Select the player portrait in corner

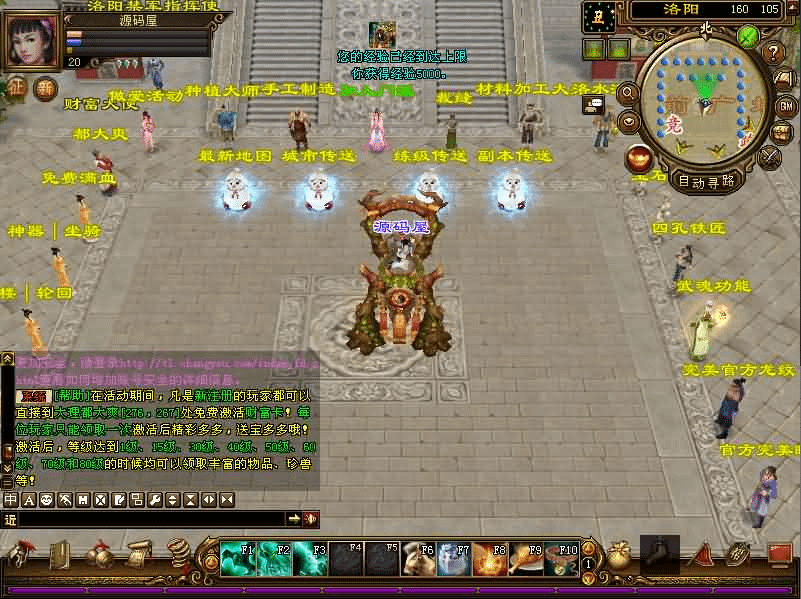[x=32, y=37]
